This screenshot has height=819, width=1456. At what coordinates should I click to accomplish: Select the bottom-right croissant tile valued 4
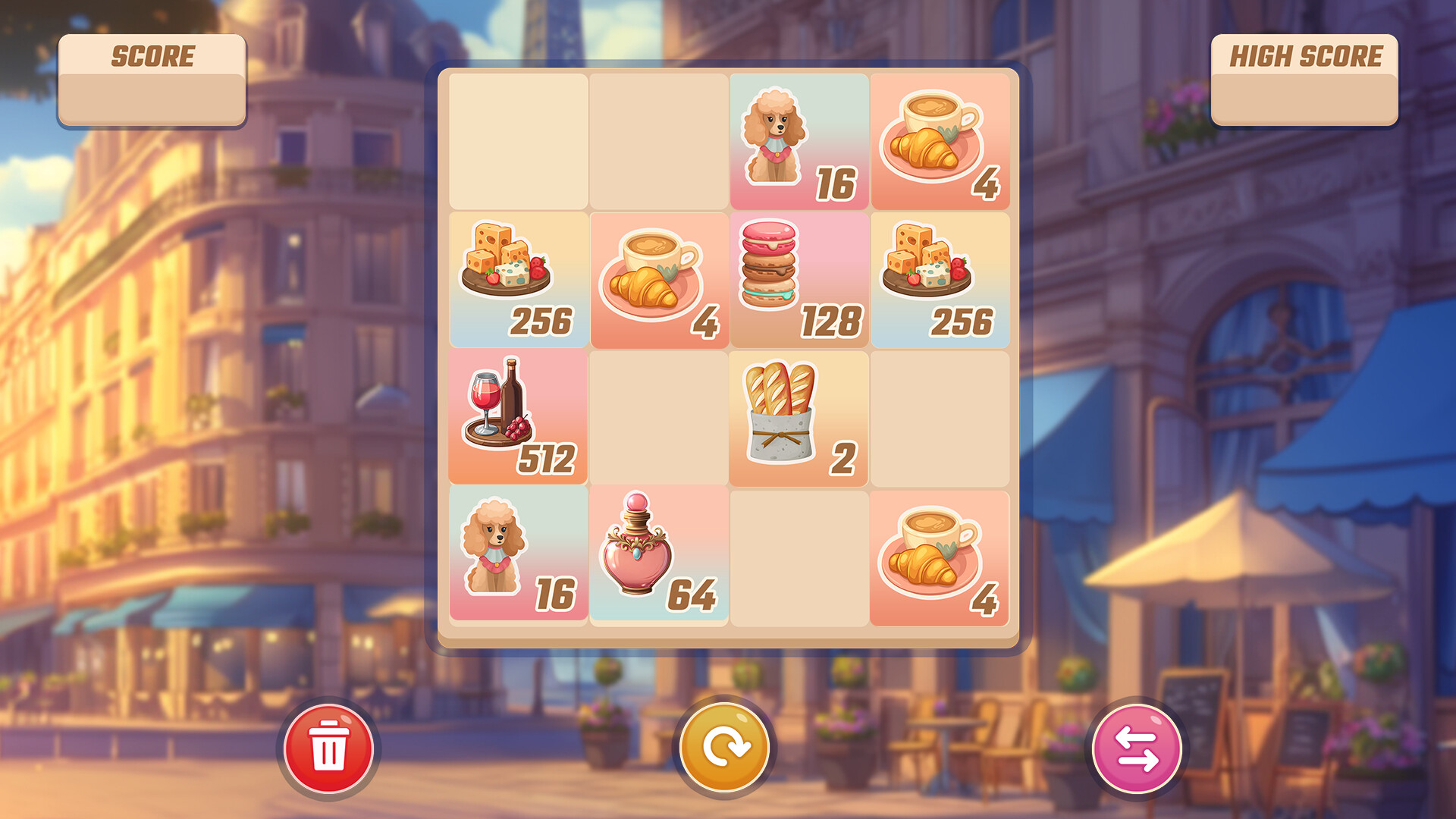(943, 559)
